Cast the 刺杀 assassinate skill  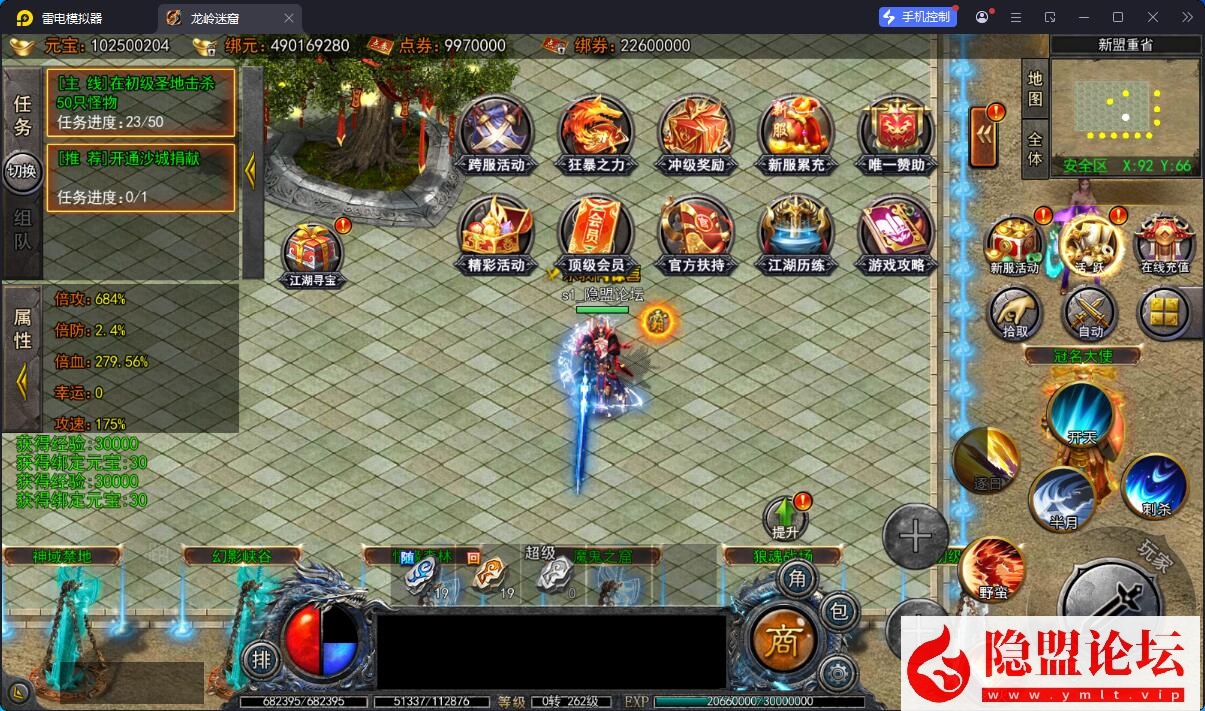tap(1155, 485)
